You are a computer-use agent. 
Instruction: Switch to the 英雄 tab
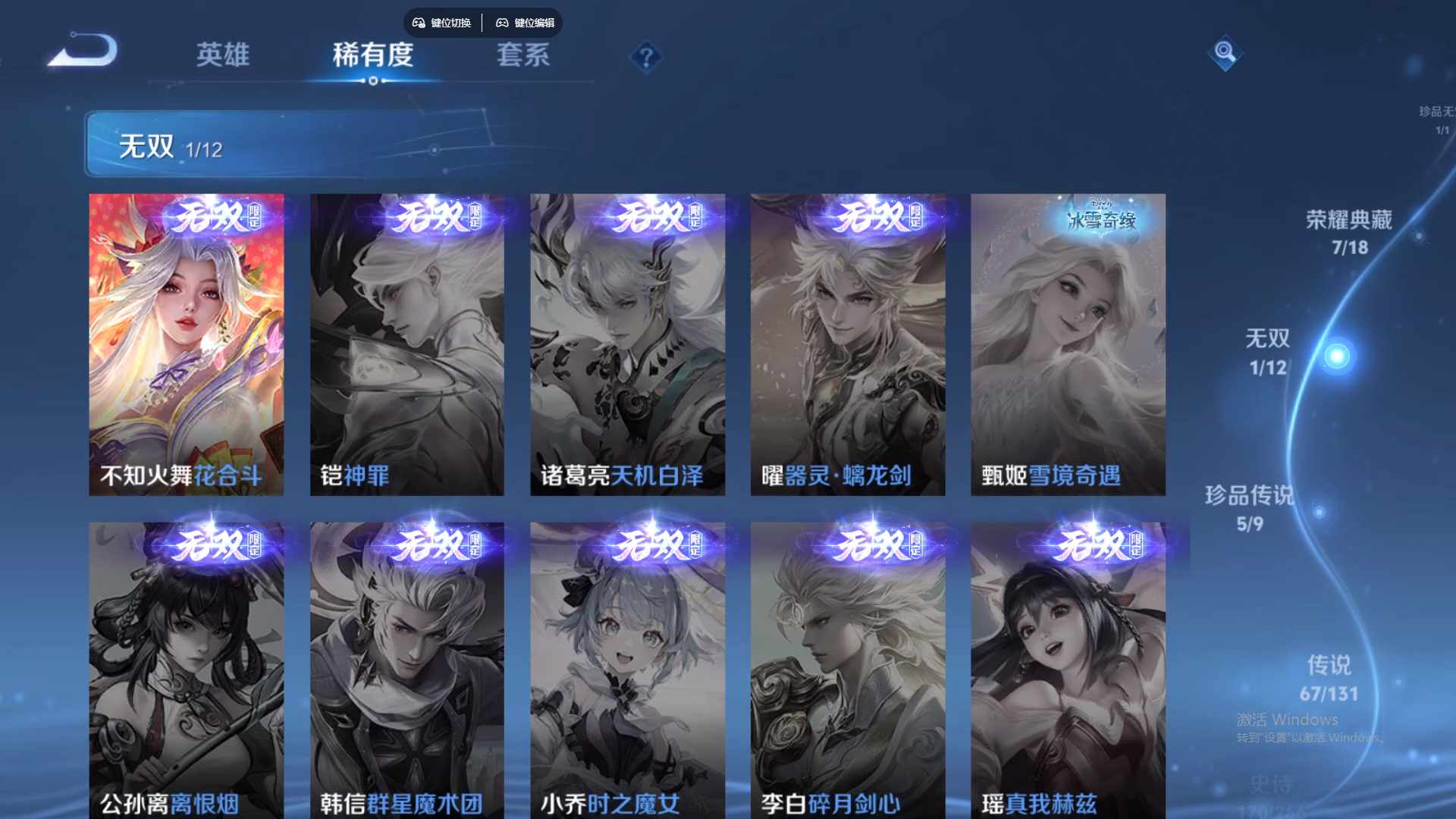[224, 55]
